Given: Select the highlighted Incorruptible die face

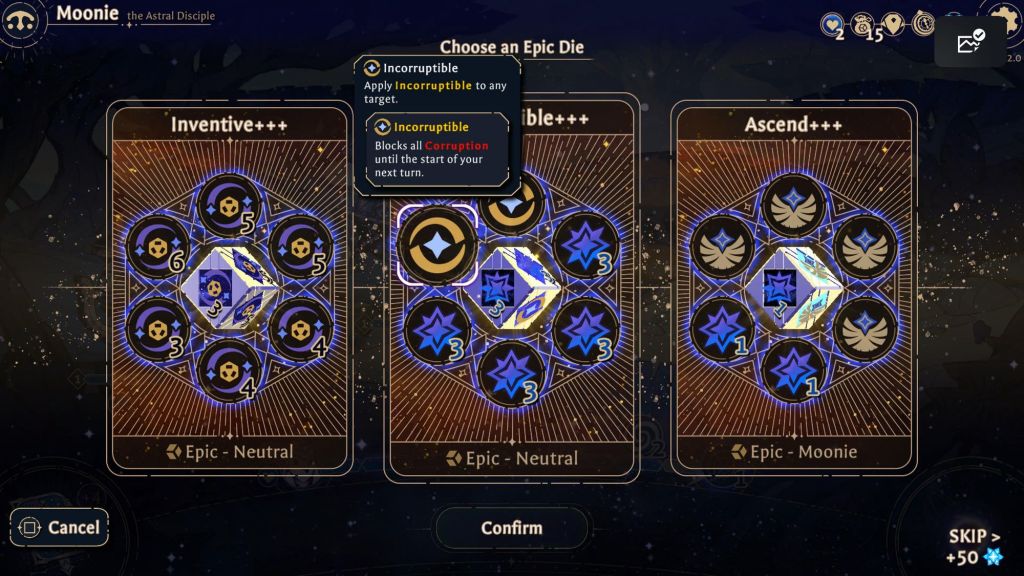Looking at the screenshot, I should pos(437,245).
